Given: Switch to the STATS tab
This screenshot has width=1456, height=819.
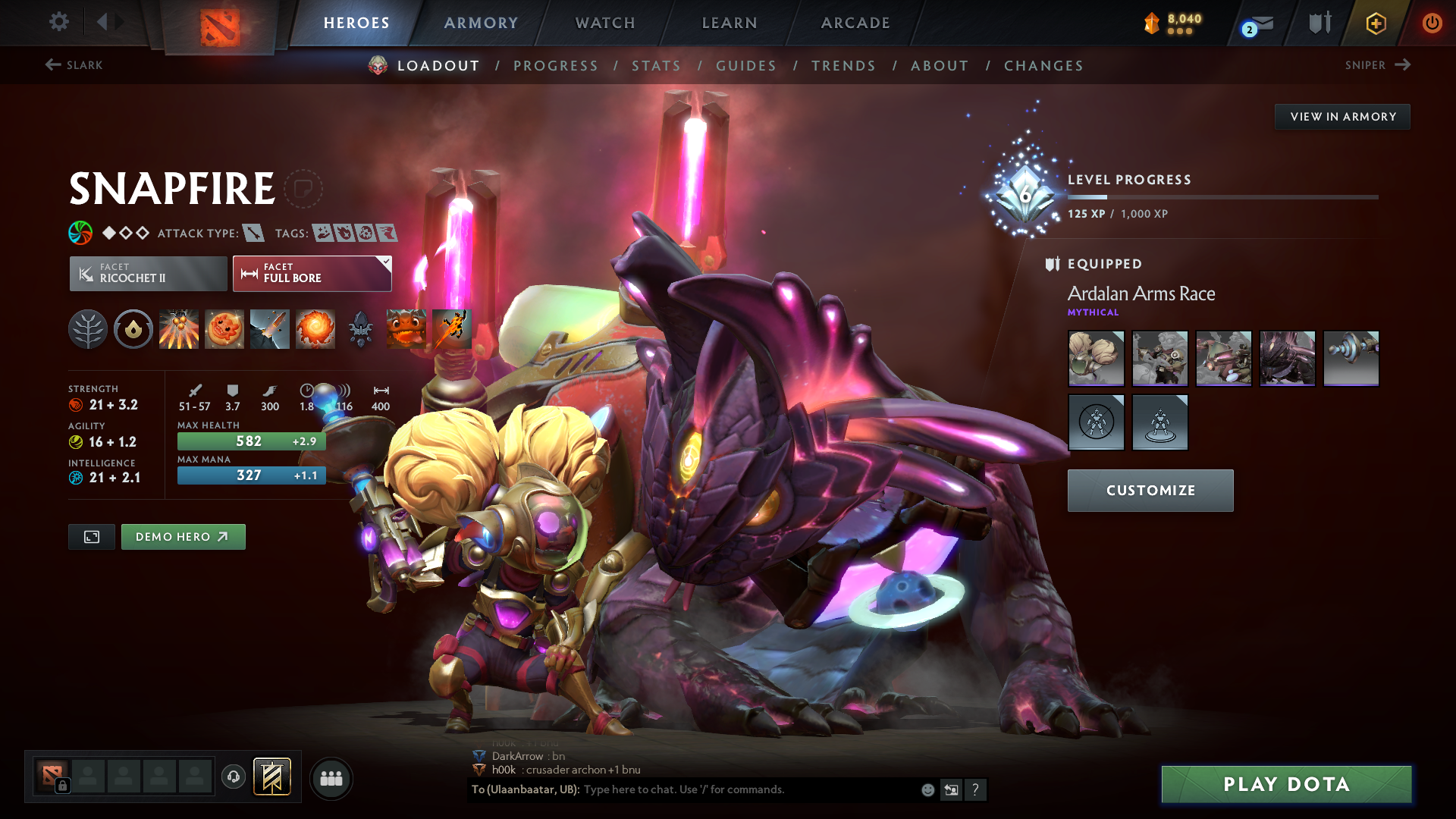Looking at the screenshot, I should click(657, 65).
